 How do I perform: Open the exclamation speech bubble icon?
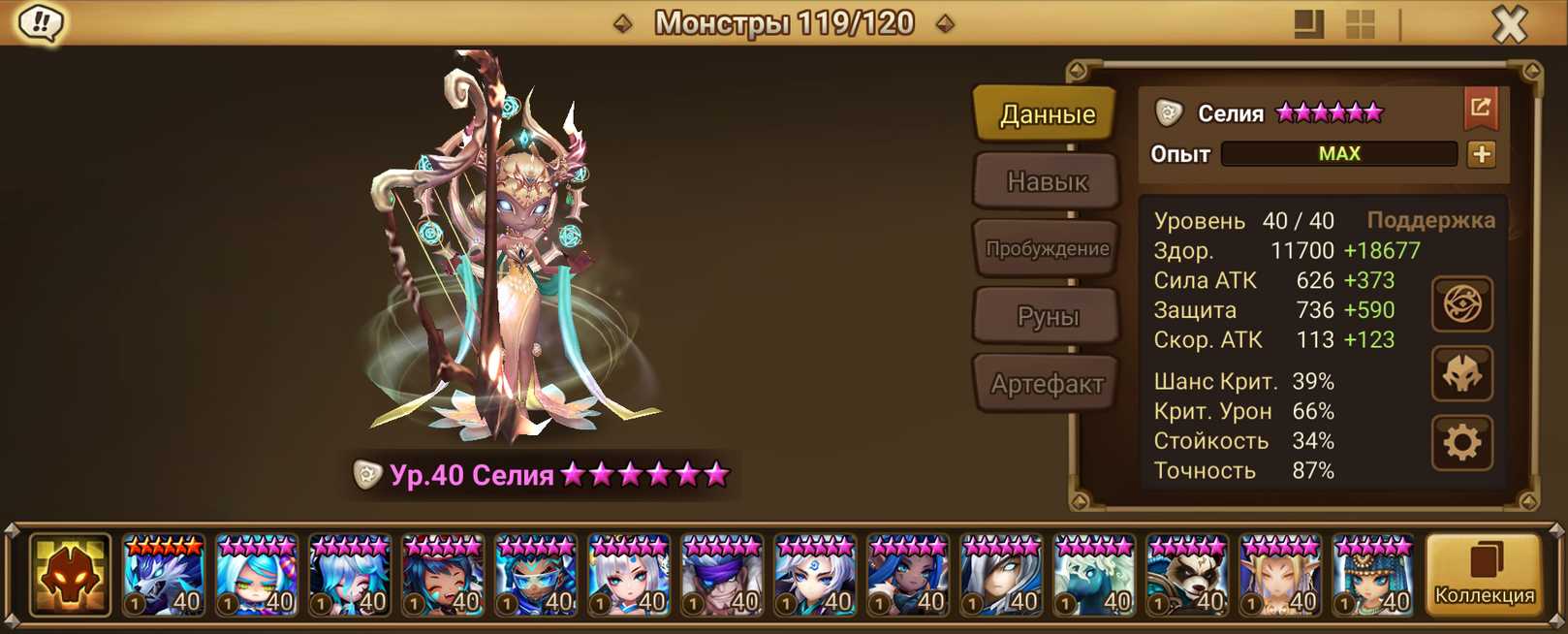[41, 22]
